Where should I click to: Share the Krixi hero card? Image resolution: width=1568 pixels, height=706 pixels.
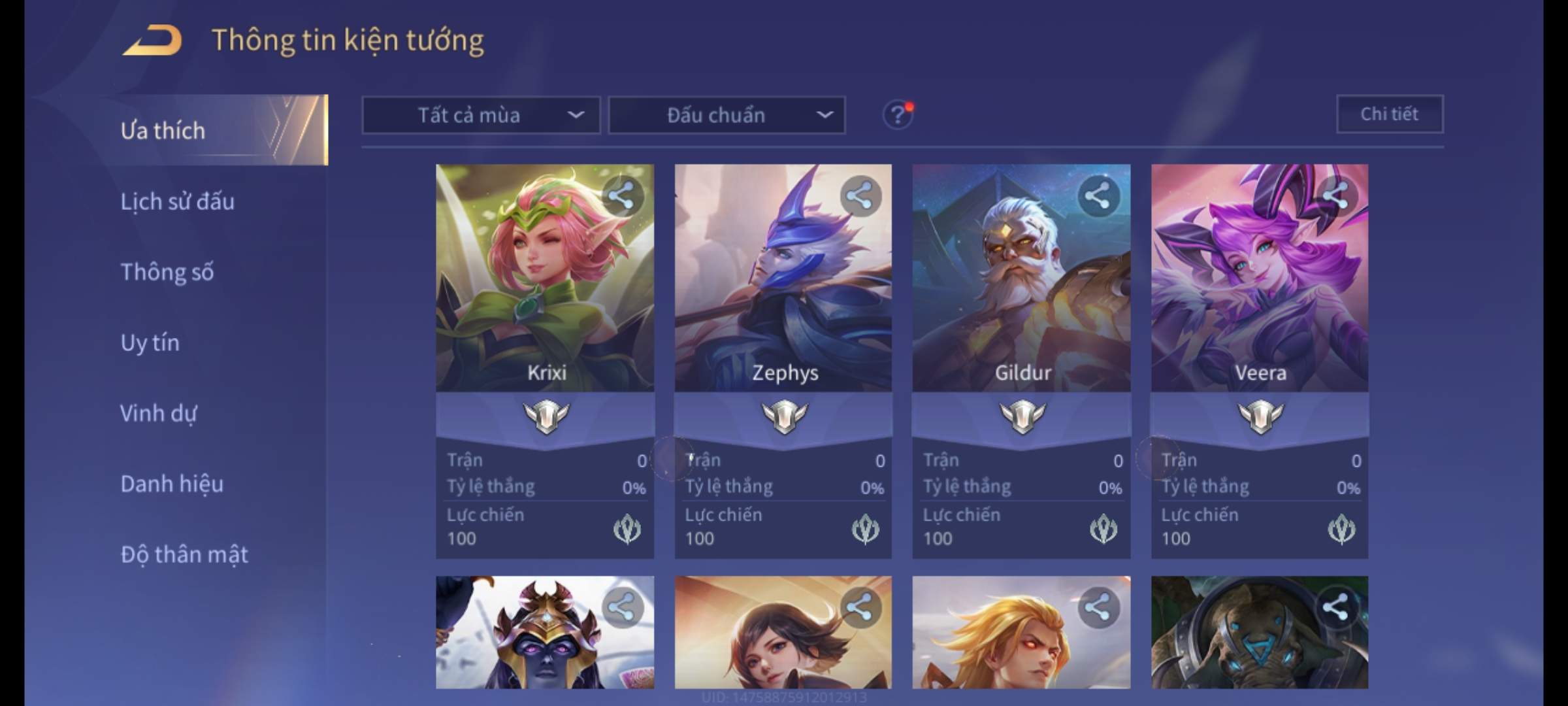pos(621,195)
